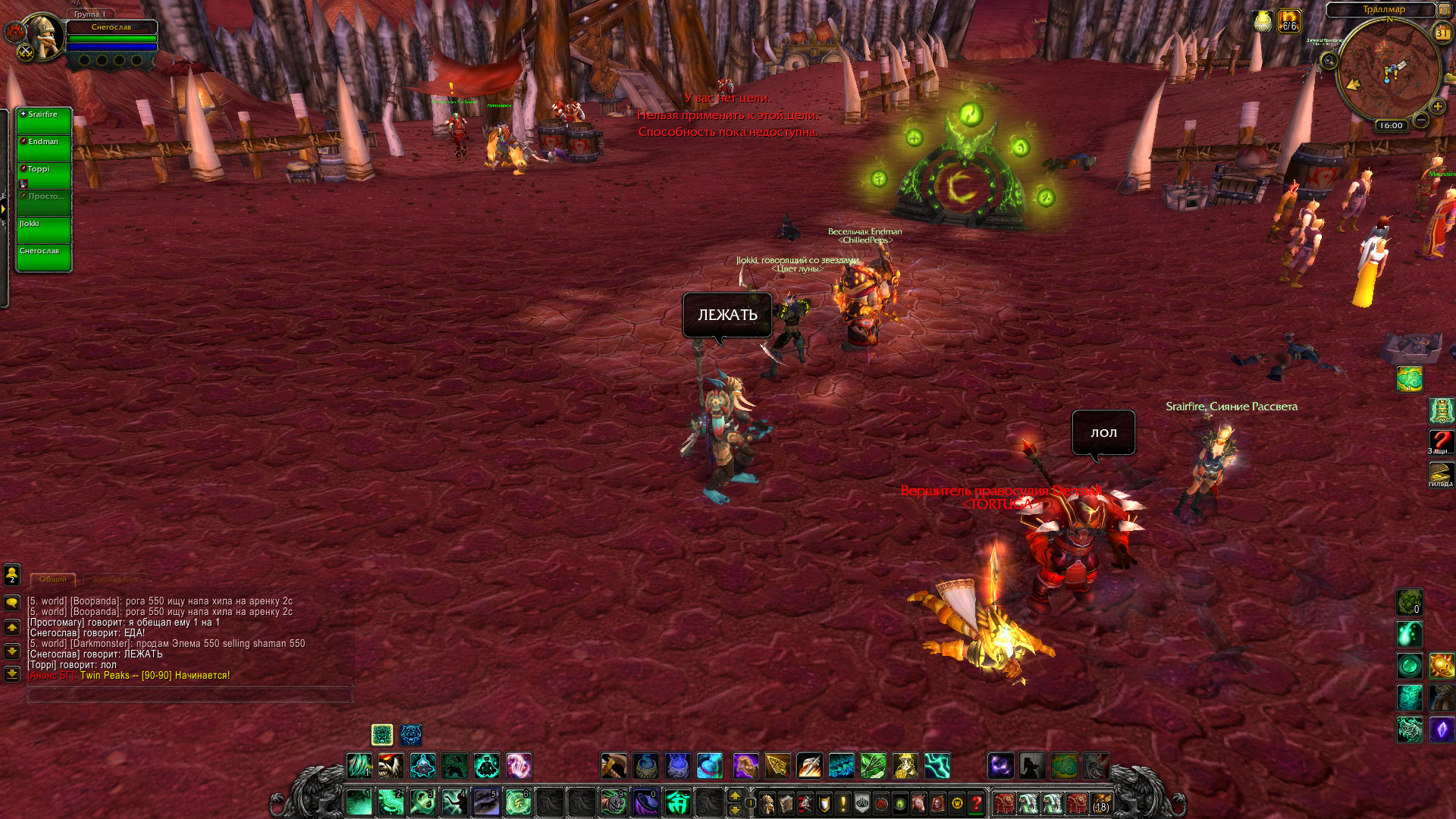Click the golden cauldron buff icon

pos(1263,21)
